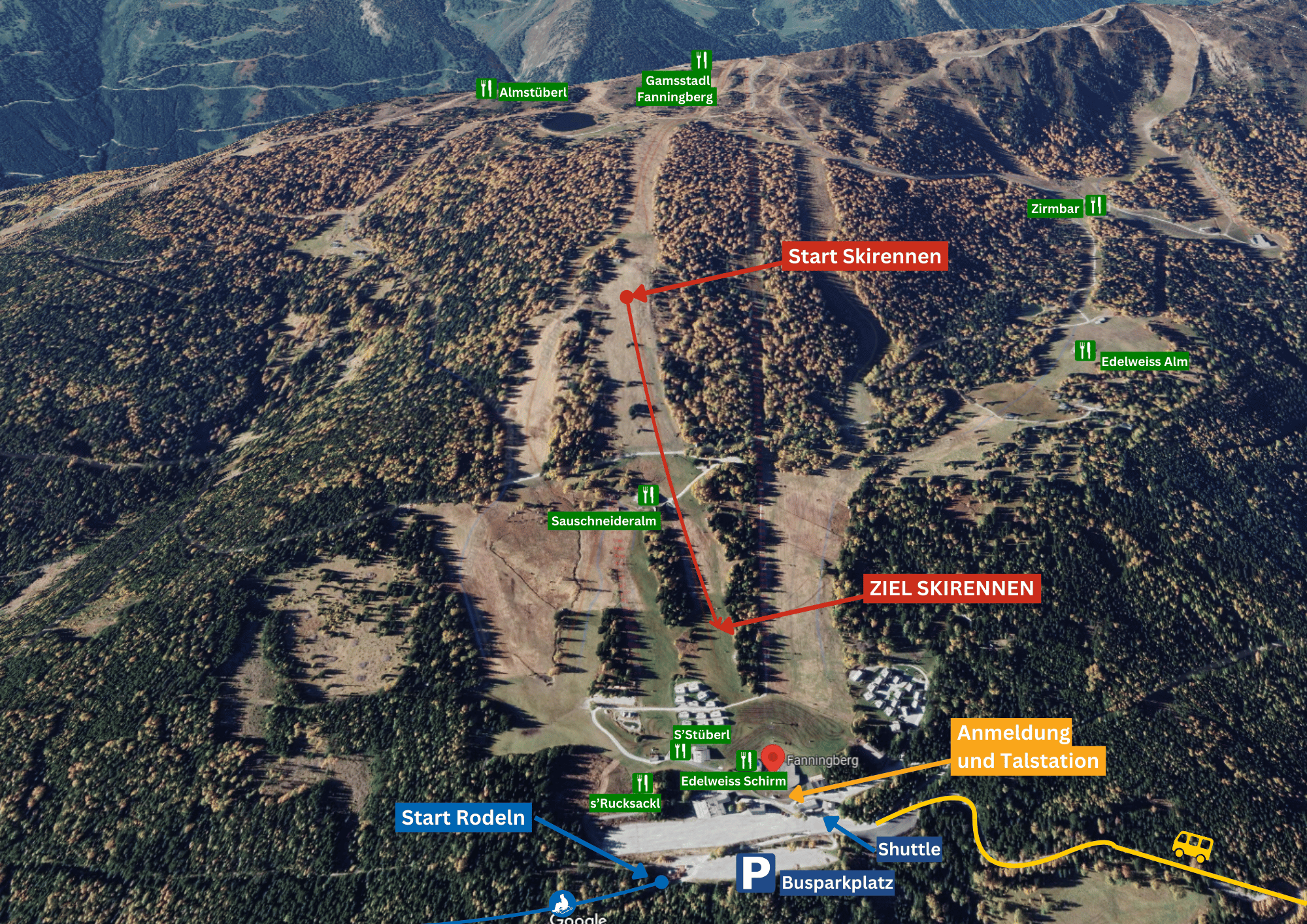Screen dimensions: 1307x924
Task: Click the blue sledding circle icon
Action: coord(561,904)
